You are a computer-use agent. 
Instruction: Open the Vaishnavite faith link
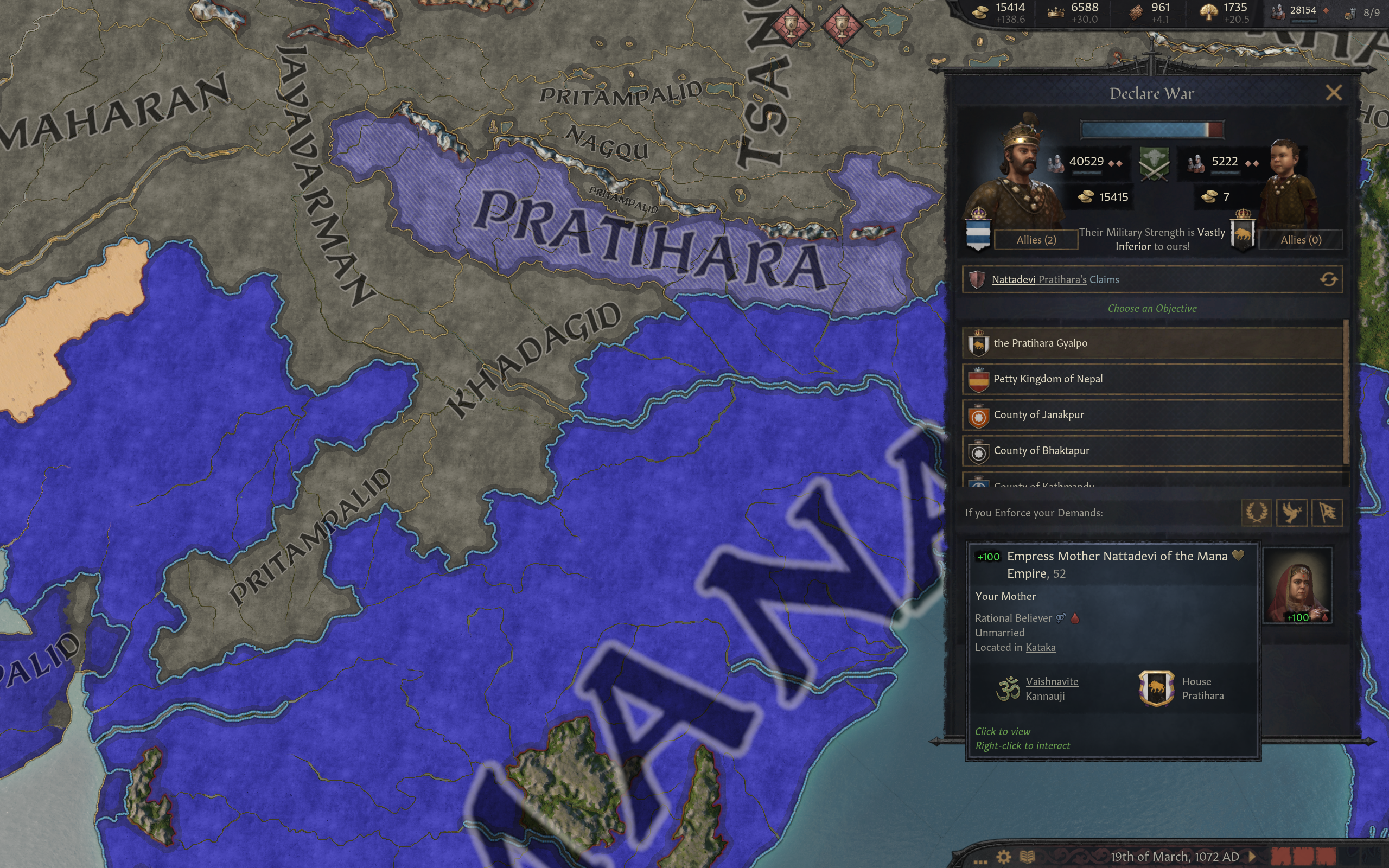coord(1052,681)
